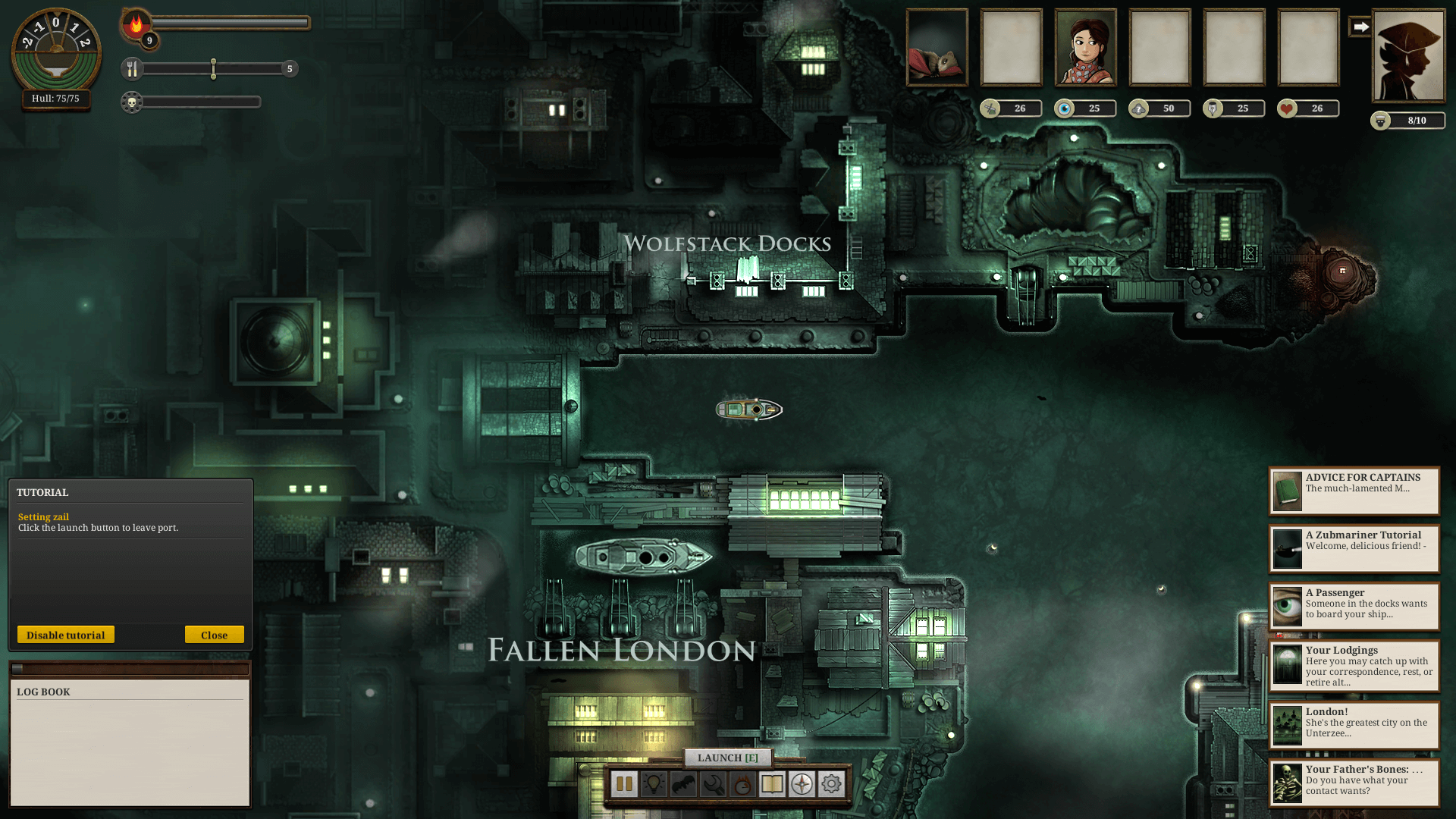
Task: Click the LAUNCH button to leave port
Action: point(727,758)
